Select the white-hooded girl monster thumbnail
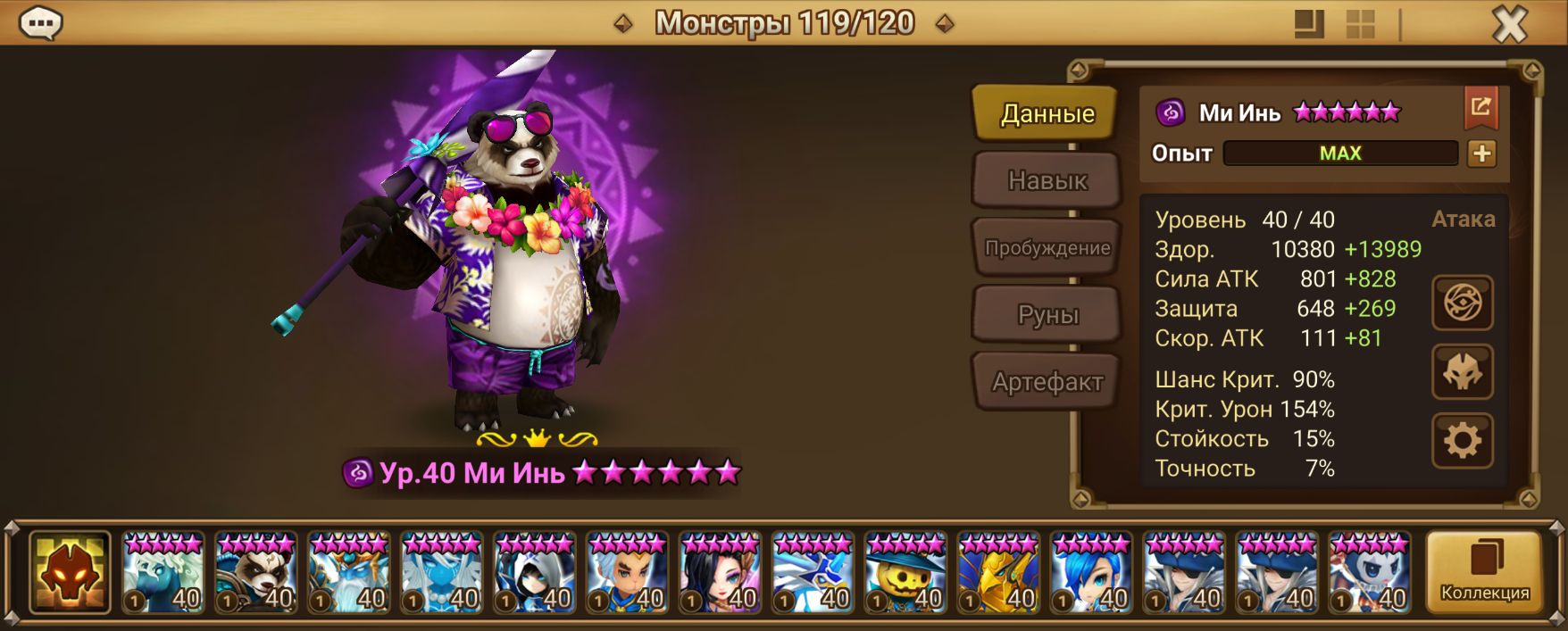Viewport: 1568px width, 631px height. [535, 572]
